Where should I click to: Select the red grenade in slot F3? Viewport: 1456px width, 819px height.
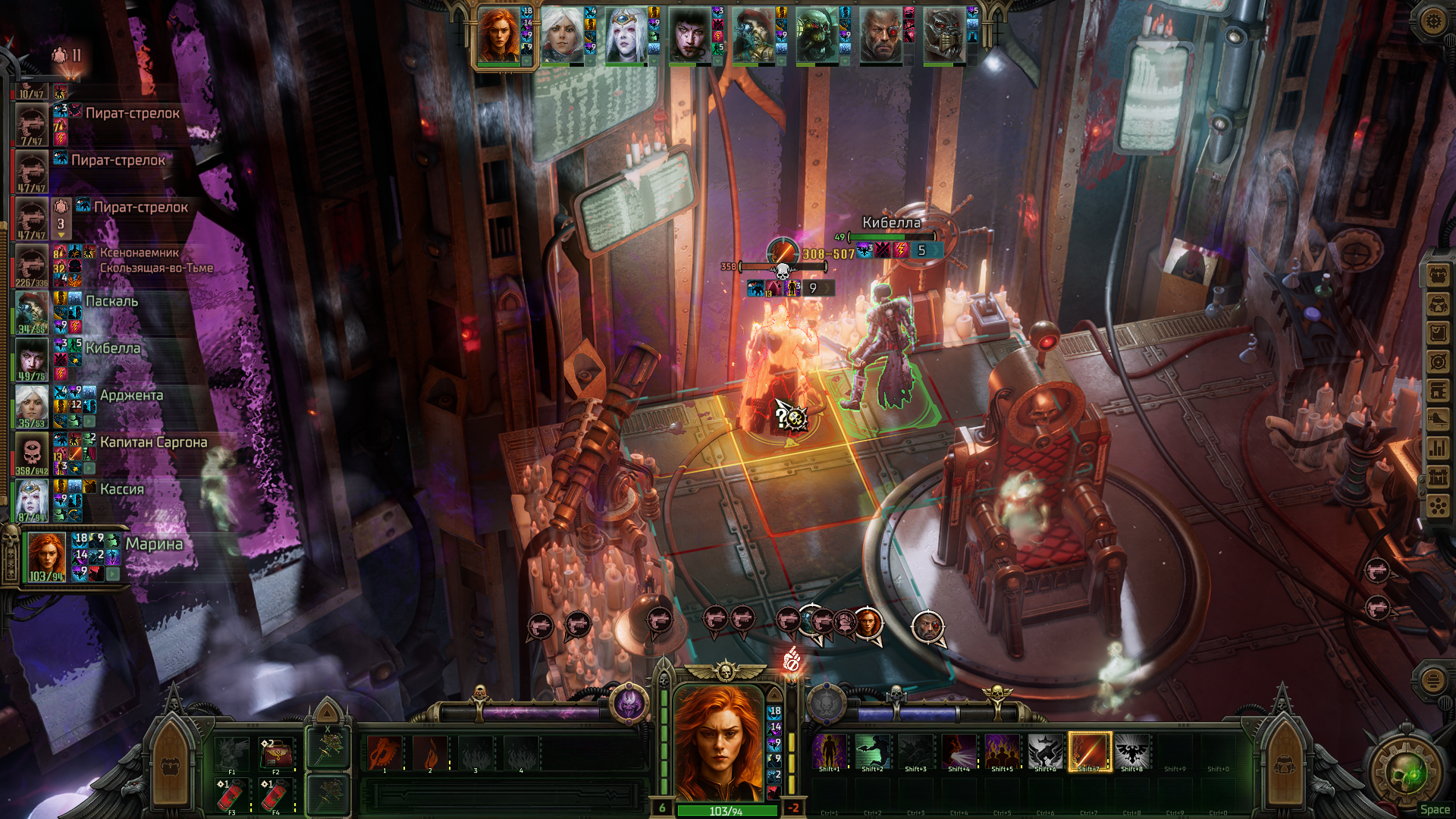click(x=231, y=794)
